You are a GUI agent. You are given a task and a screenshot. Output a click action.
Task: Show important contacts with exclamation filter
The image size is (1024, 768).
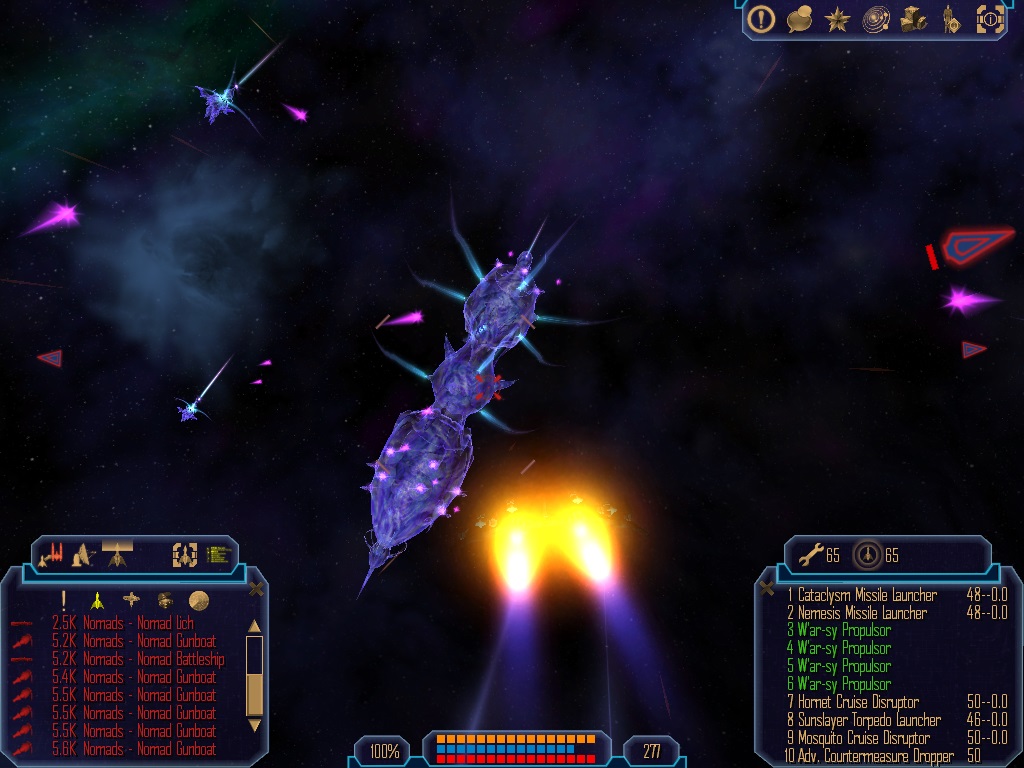64,600
